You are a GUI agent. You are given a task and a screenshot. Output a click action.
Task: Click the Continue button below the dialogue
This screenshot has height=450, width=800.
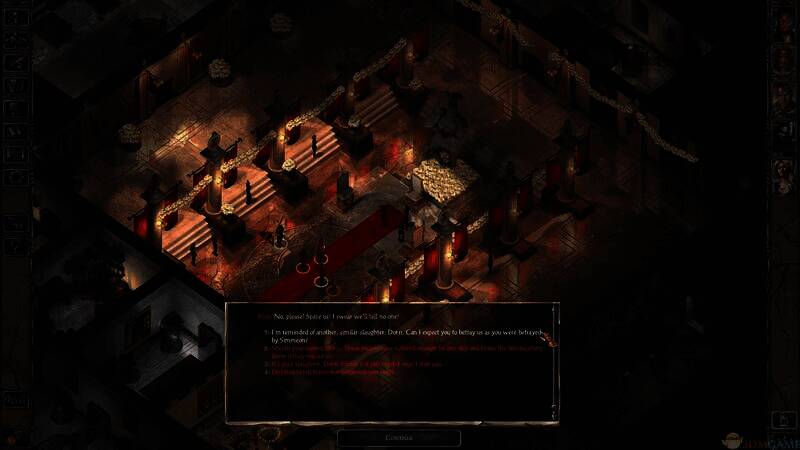pos(398,437)
